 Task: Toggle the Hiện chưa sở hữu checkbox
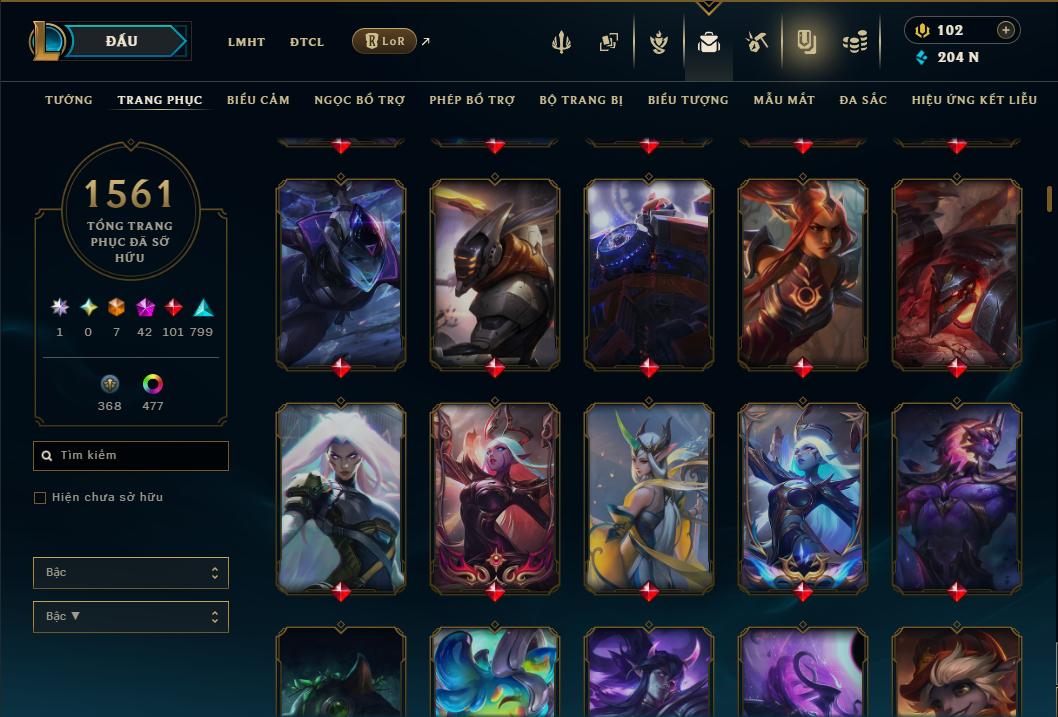[x=40, y=498]
